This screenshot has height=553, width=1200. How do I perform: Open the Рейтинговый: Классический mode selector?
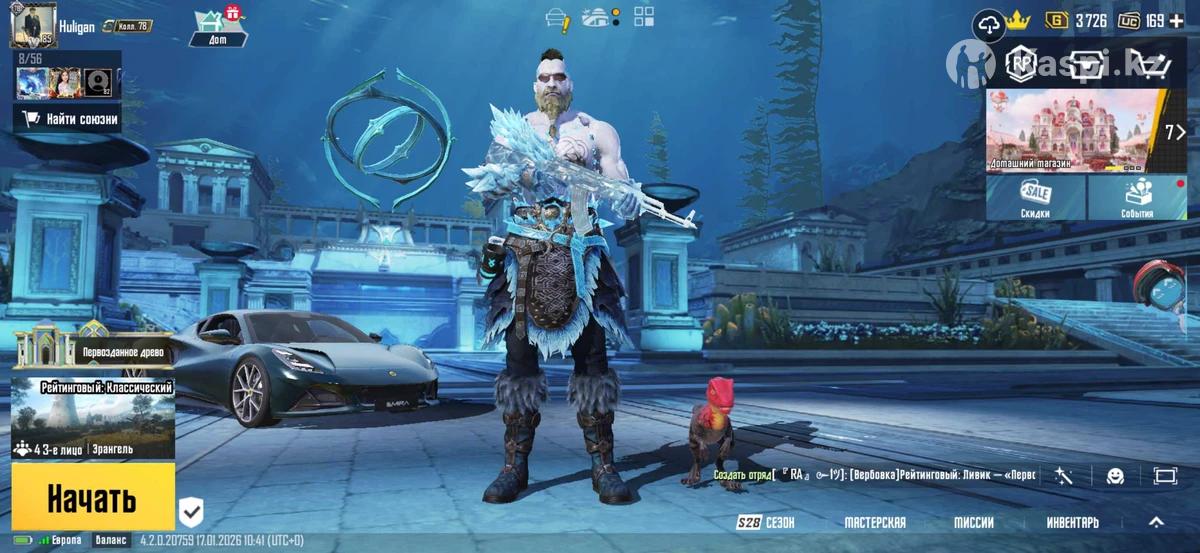92,417
